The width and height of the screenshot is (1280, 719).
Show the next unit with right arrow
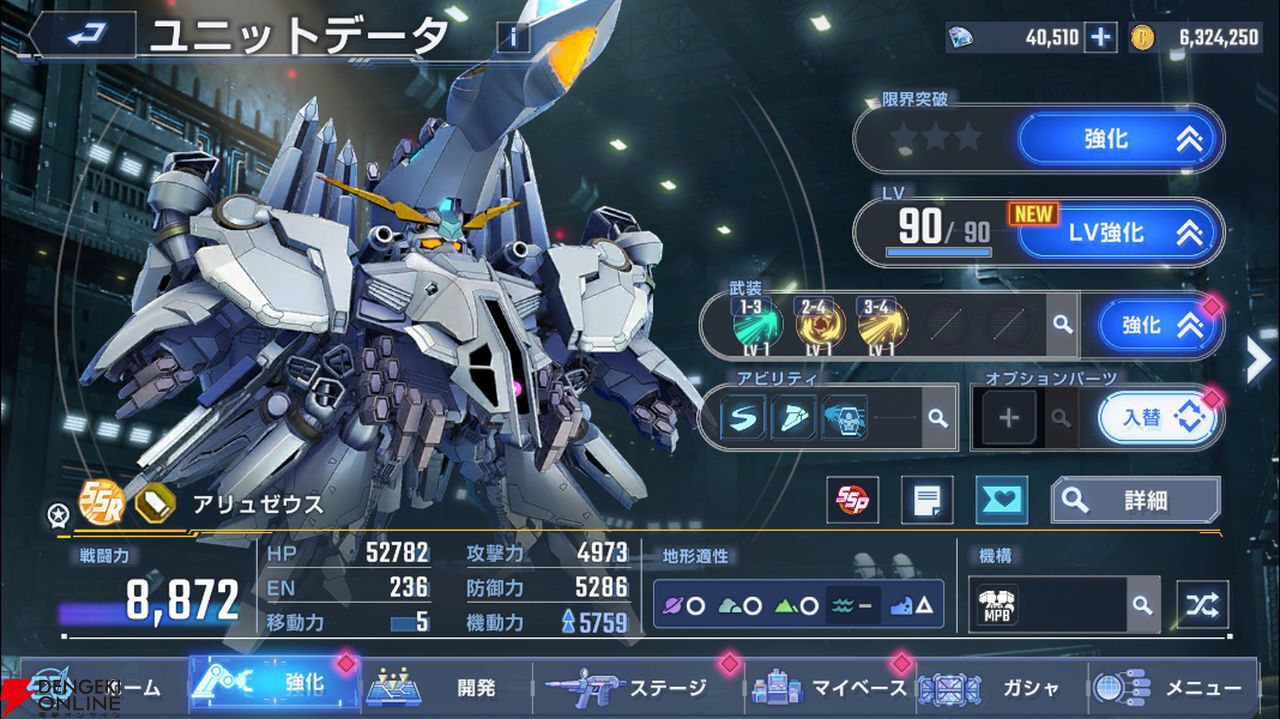1258,361
